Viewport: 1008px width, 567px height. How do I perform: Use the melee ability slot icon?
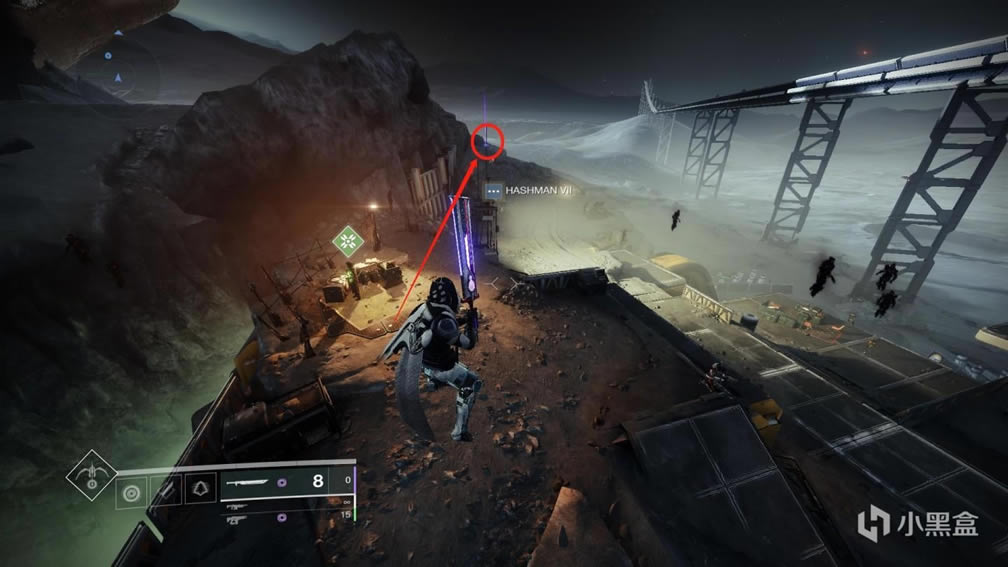164,491
